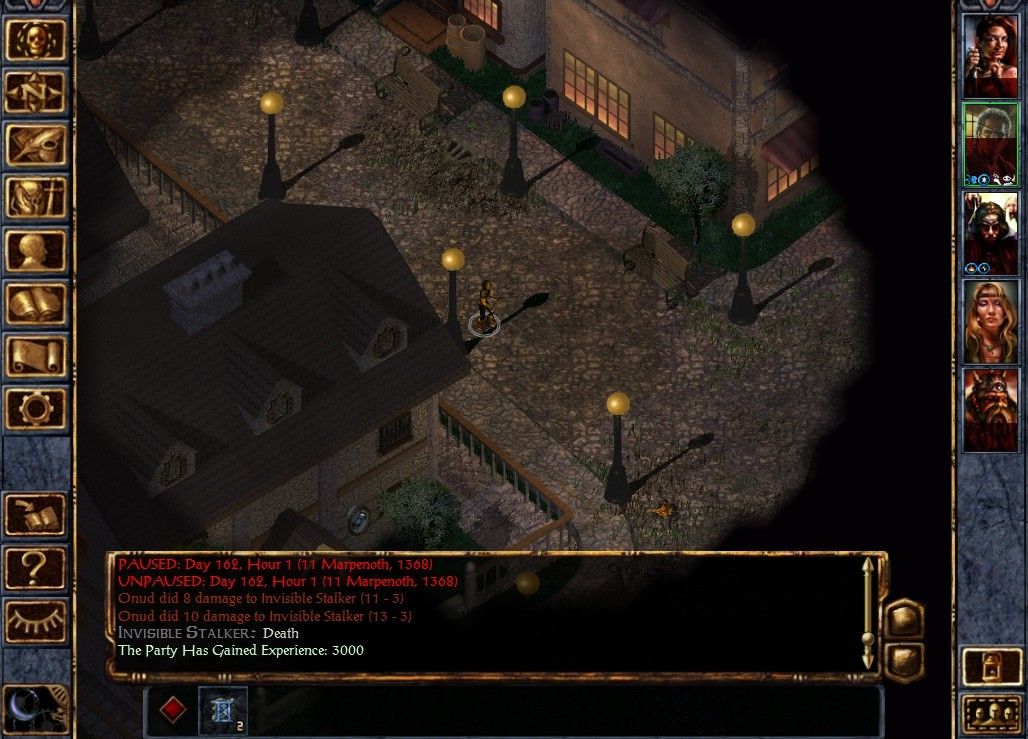1028x739 pixels.
Task: Select all party members button
Action: (990, 714)
